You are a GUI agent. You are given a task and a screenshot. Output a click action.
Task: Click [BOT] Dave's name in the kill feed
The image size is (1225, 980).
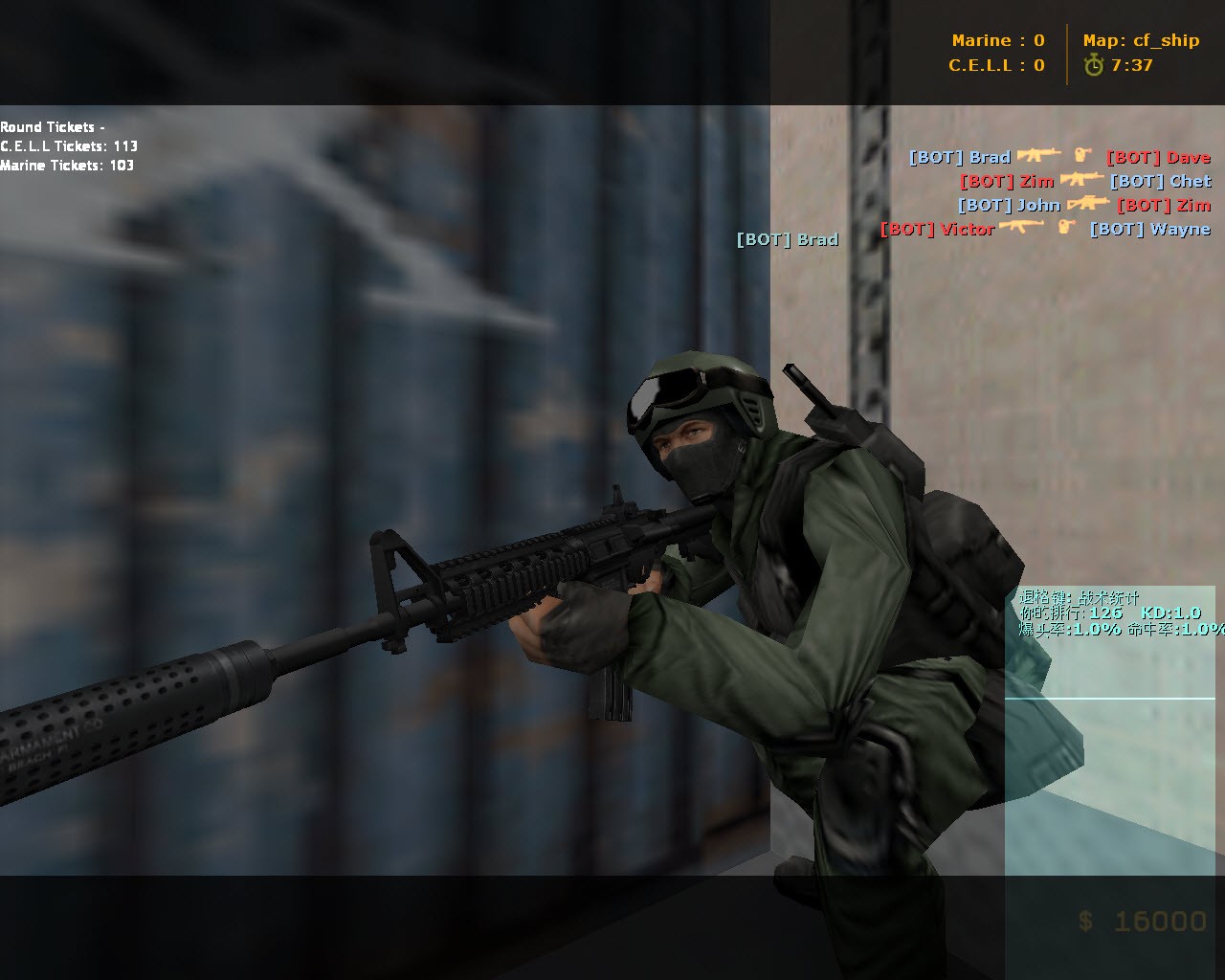(x=1158, y=157)
